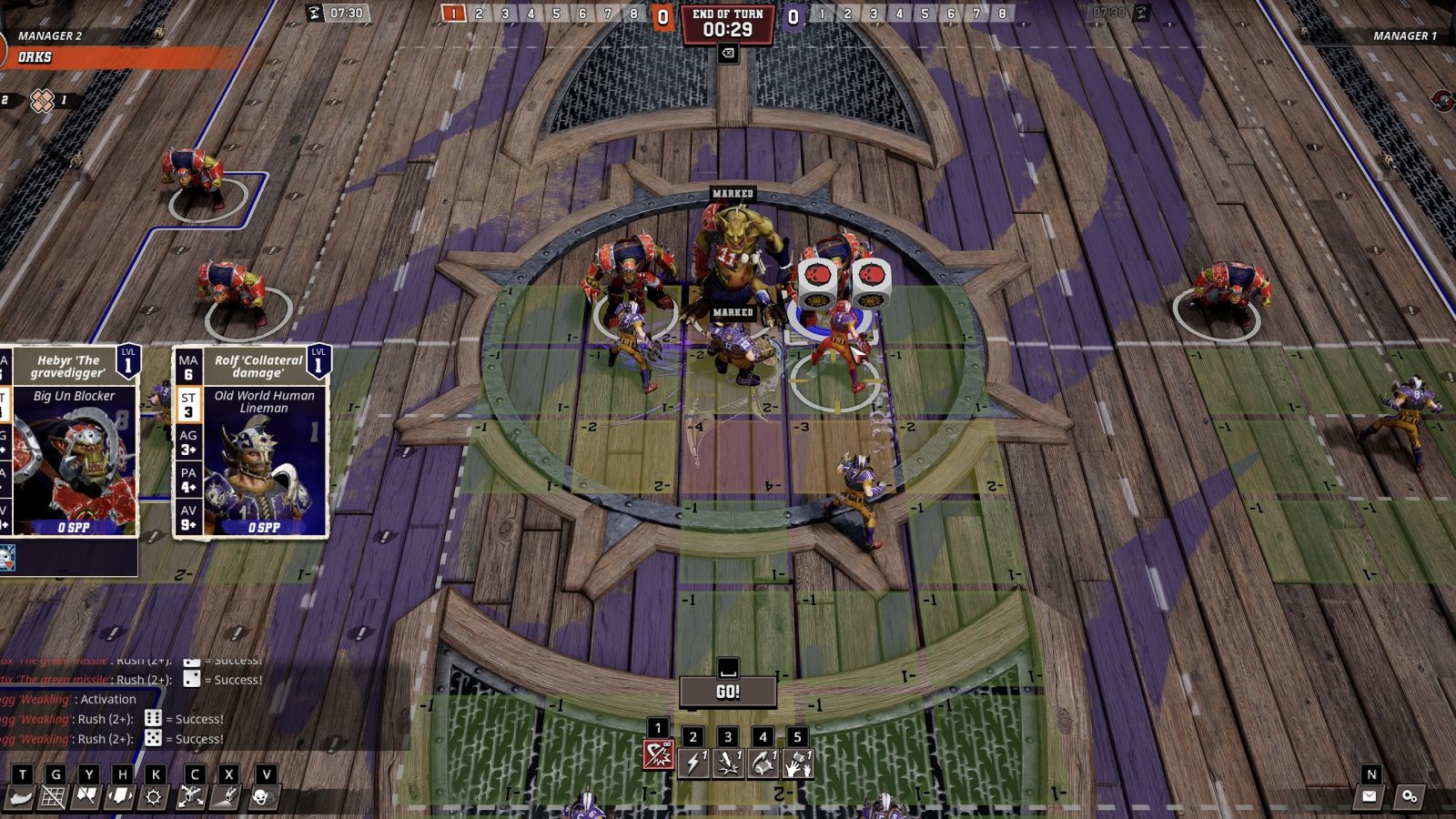The width and height of the screenshot is (1456, 819).
Task: Choose the Hand-off ball icon in slot 4
Action: [763, 764]
